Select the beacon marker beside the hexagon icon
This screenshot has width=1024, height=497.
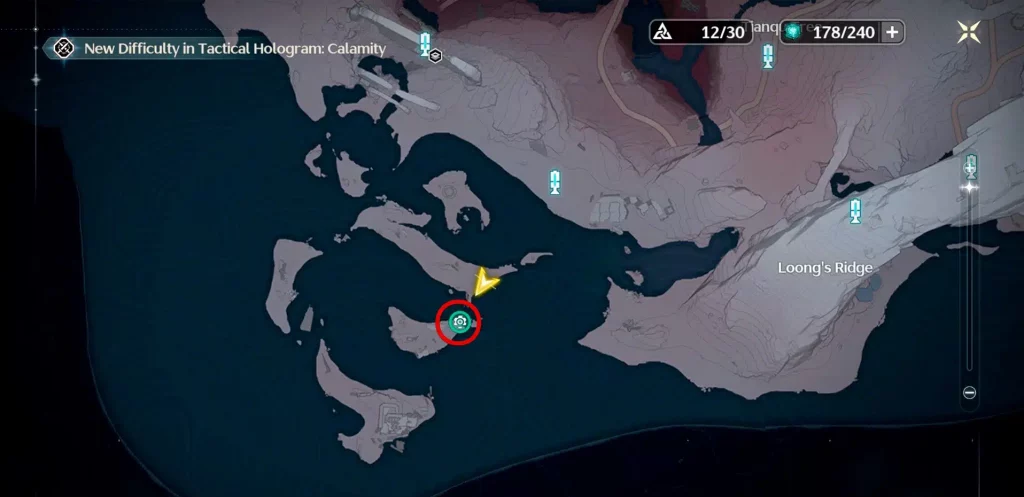pos(425,43)
